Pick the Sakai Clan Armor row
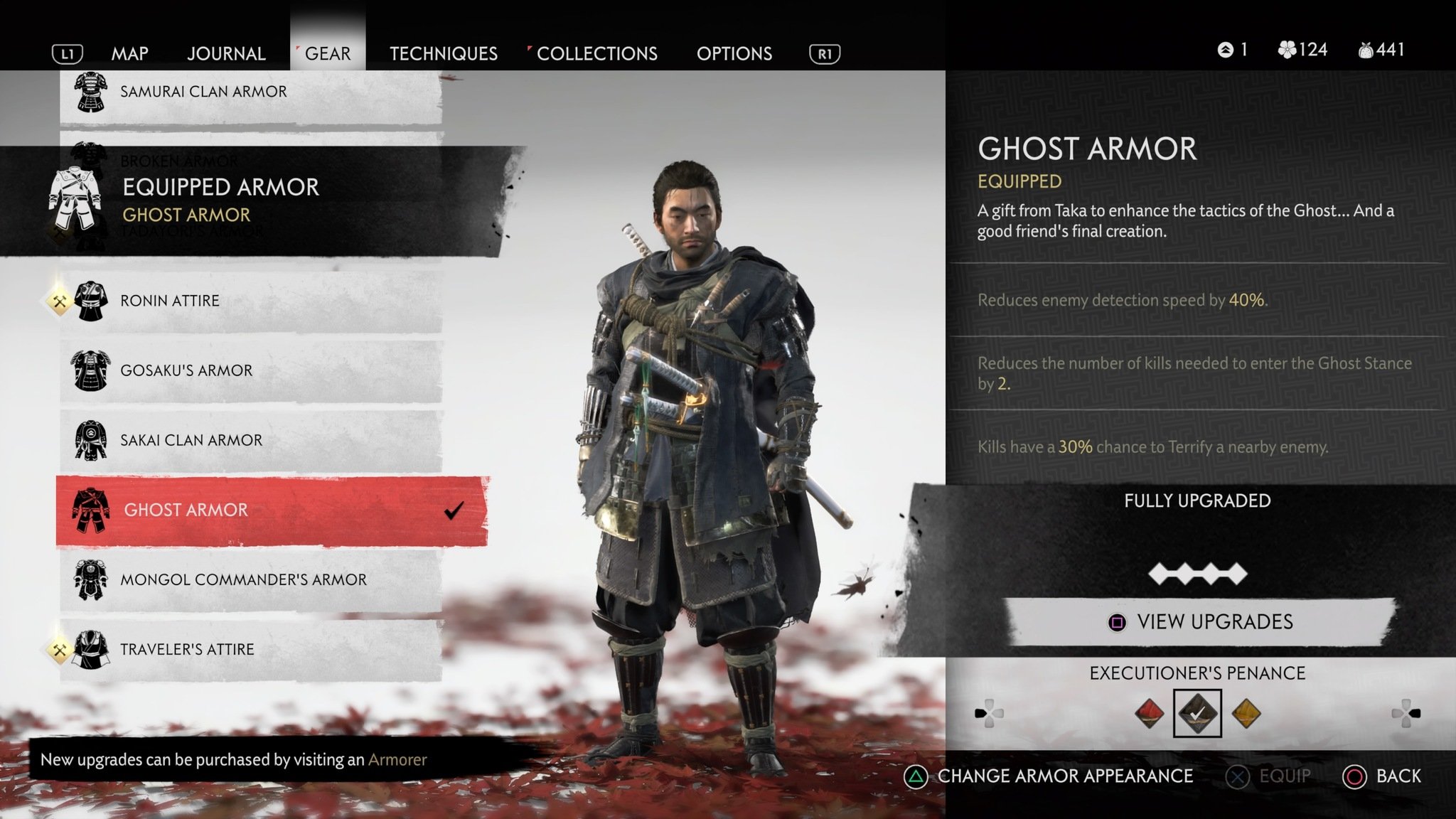The width and height of the screenshot is (1456, 819). point(191,440)
